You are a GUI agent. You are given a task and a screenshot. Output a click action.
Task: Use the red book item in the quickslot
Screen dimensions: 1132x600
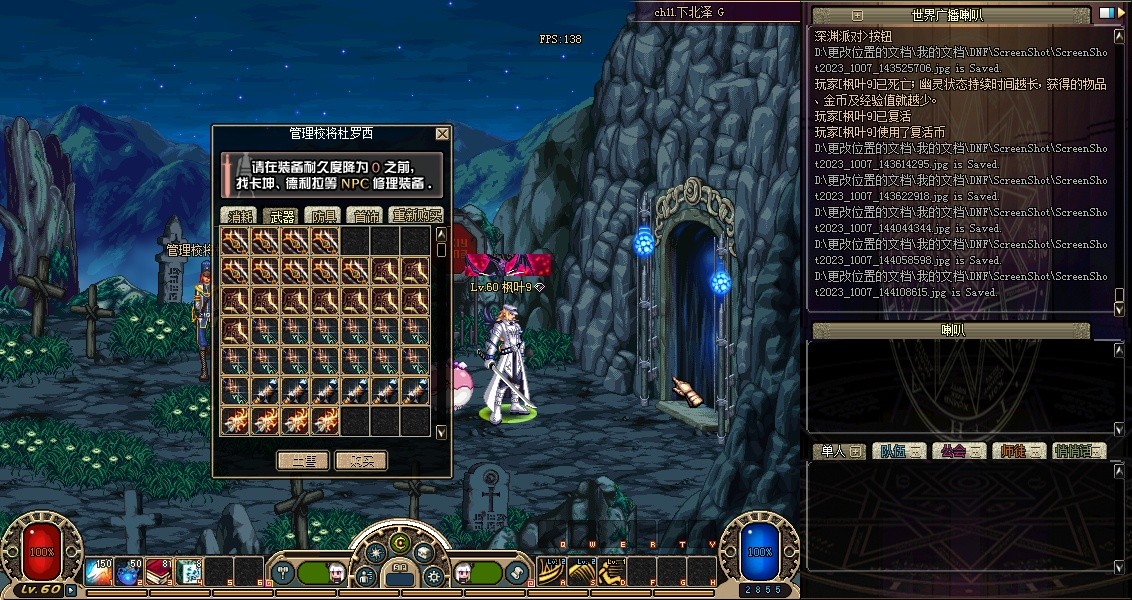click(159, 571)
